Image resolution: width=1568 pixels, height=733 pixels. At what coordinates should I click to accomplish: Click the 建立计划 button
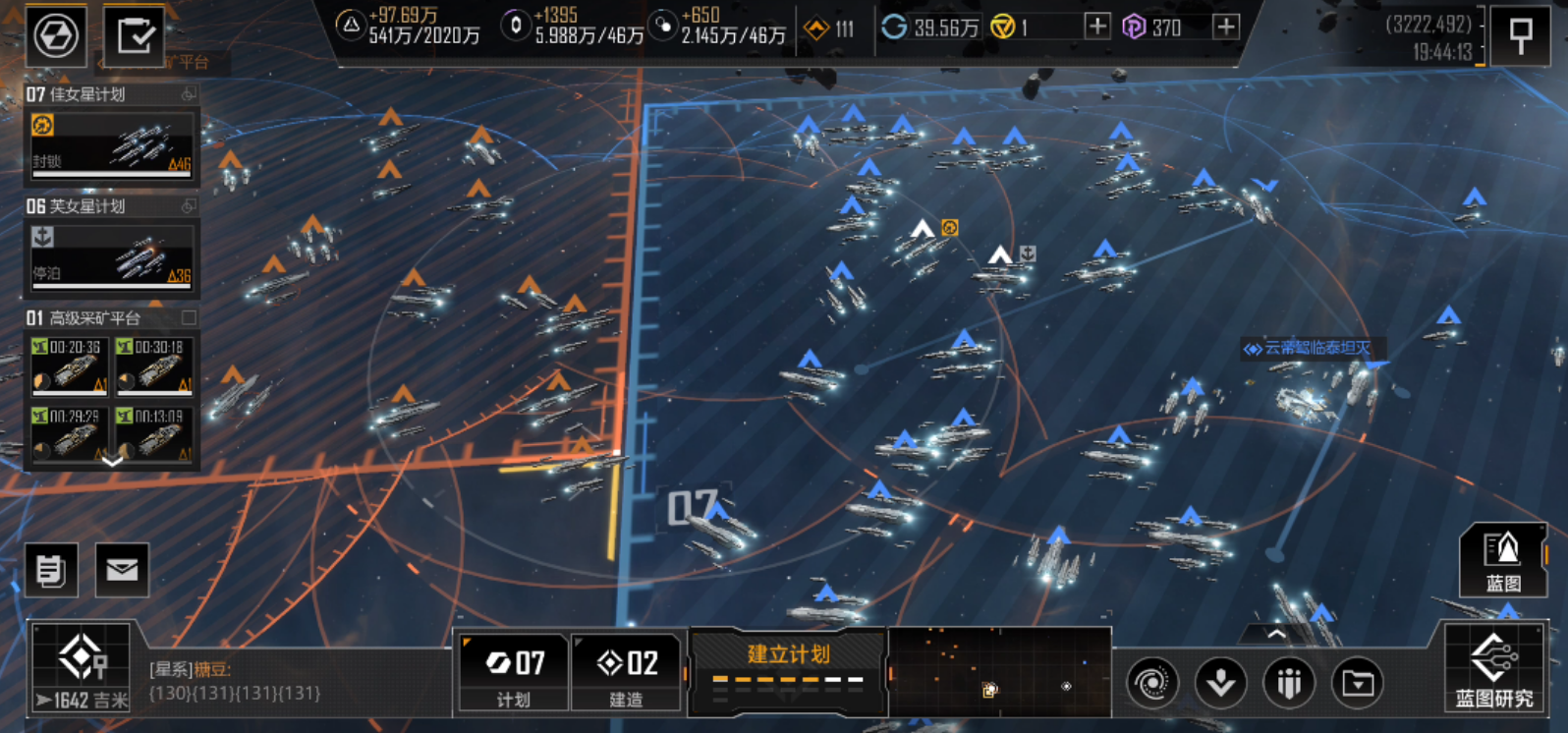pyautogui.click(x=788, y=668)
